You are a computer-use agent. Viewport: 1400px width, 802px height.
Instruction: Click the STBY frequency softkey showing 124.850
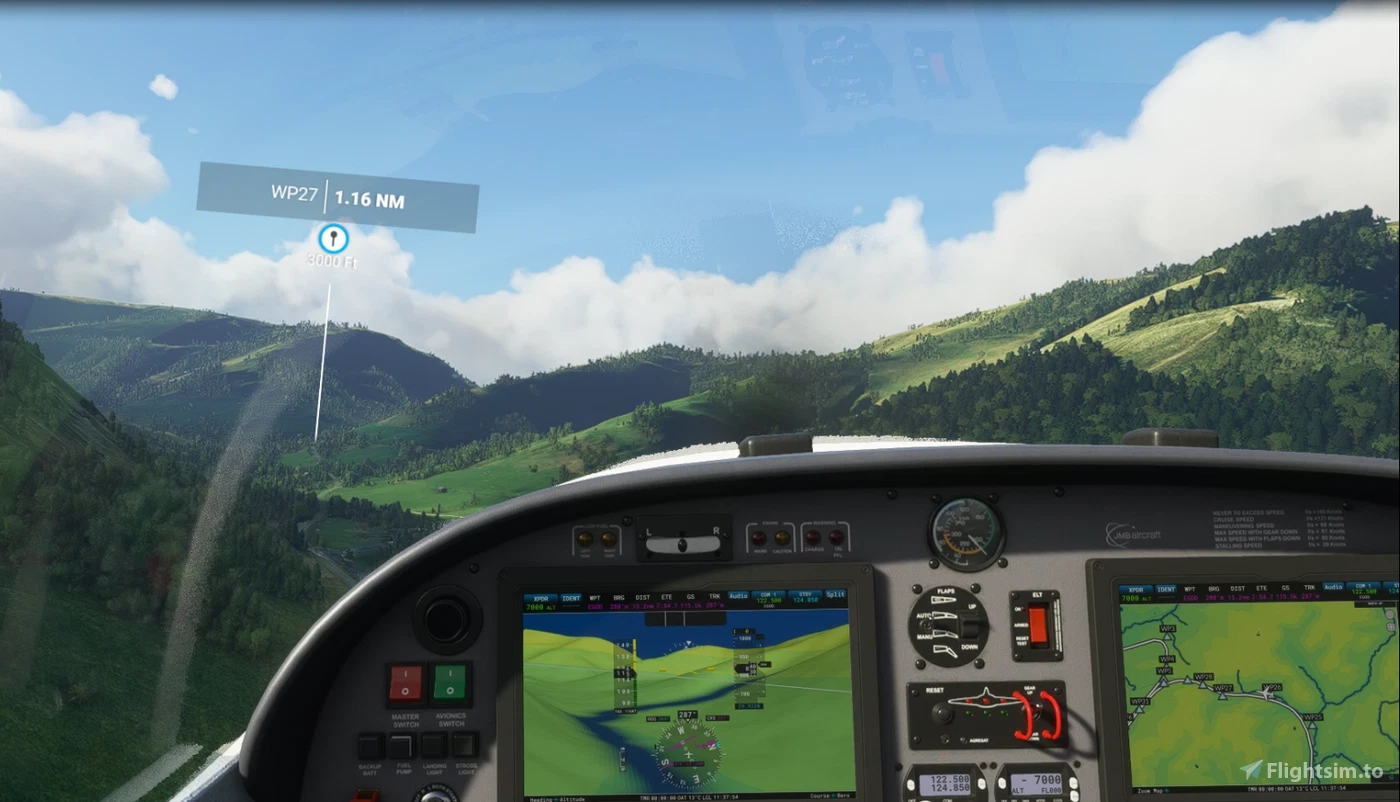click(804, 596)
